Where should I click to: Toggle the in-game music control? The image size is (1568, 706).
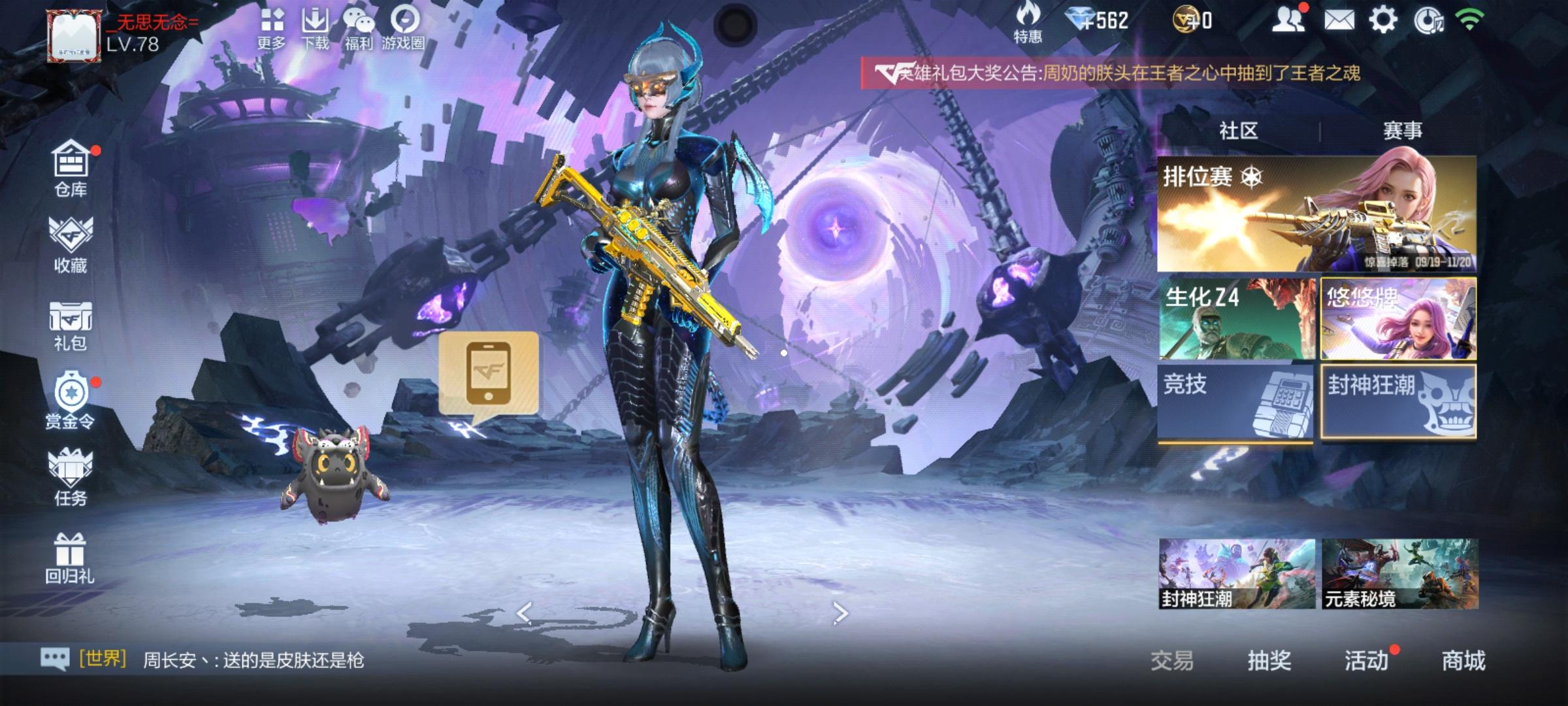click(1429, 21)
